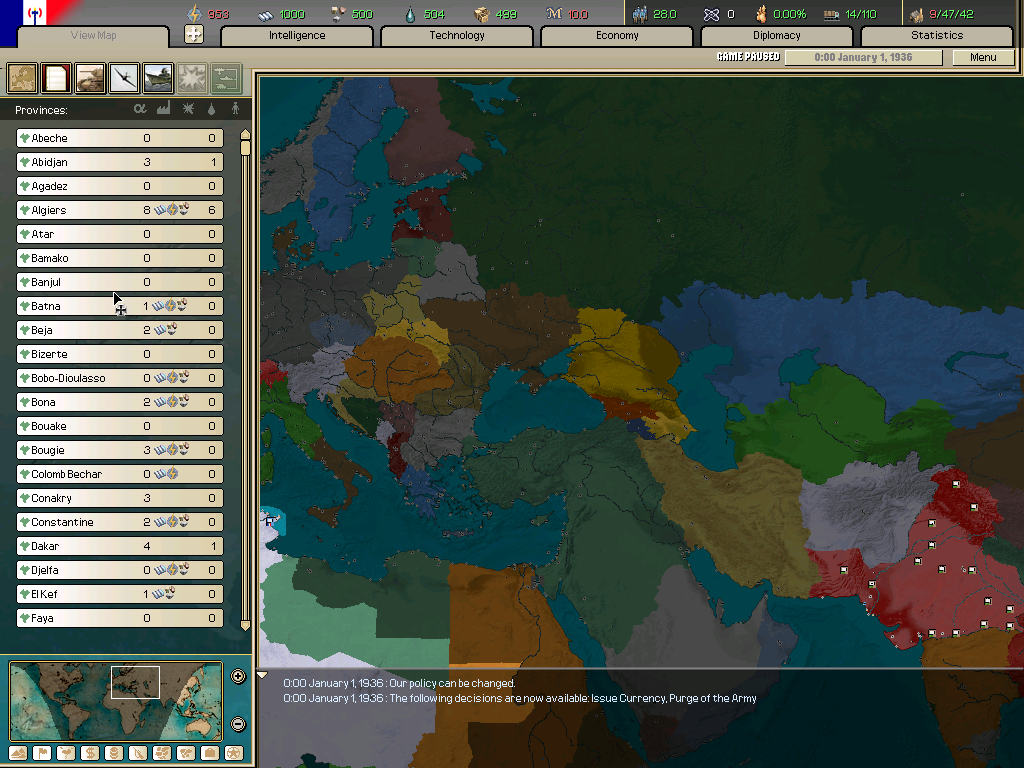1024x768 pixels.
Task: Zoom in with the minimap plus button
Action: tap(238, 676)
